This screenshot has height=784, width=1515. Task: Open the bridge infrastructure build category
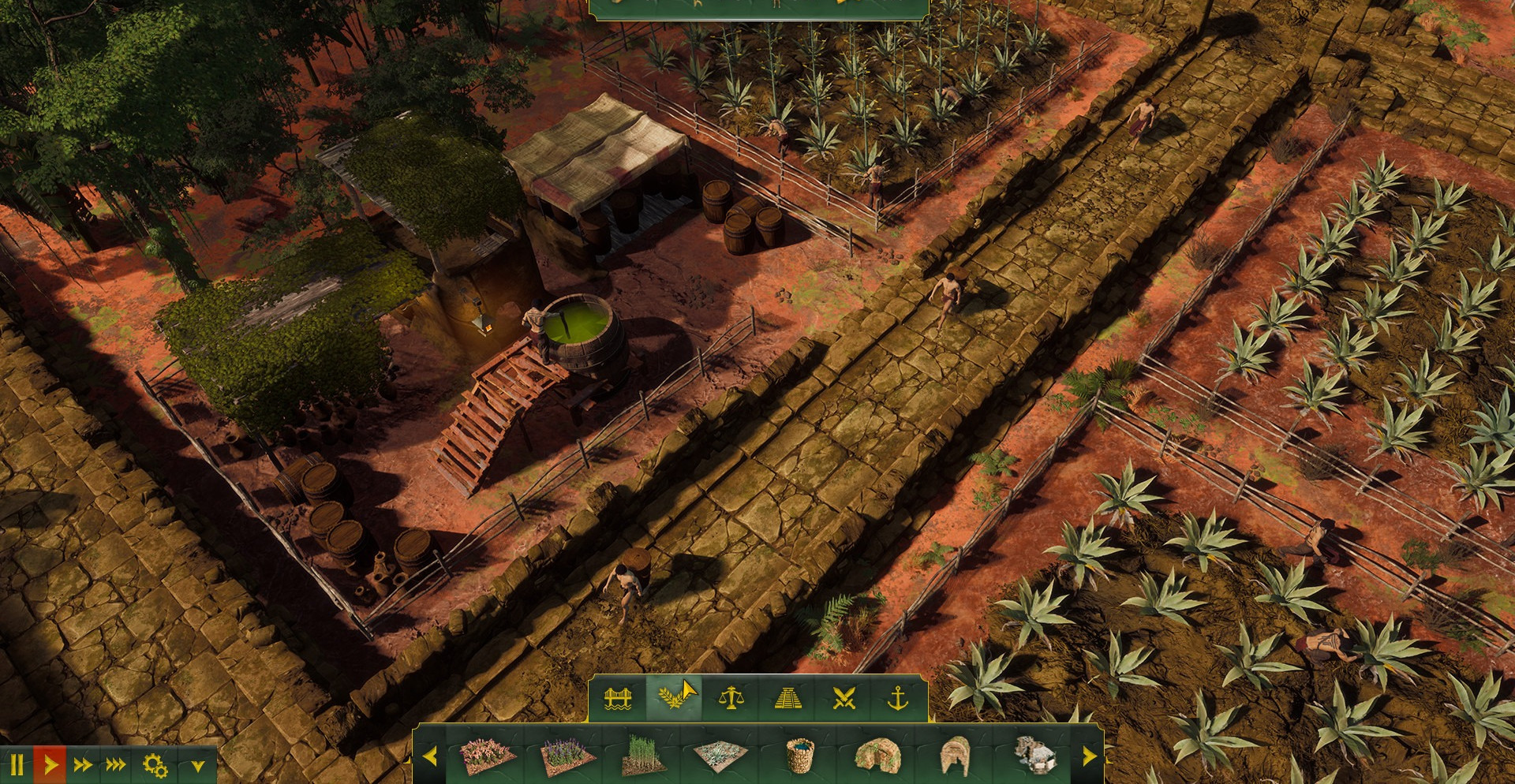(x=618, y=699)
